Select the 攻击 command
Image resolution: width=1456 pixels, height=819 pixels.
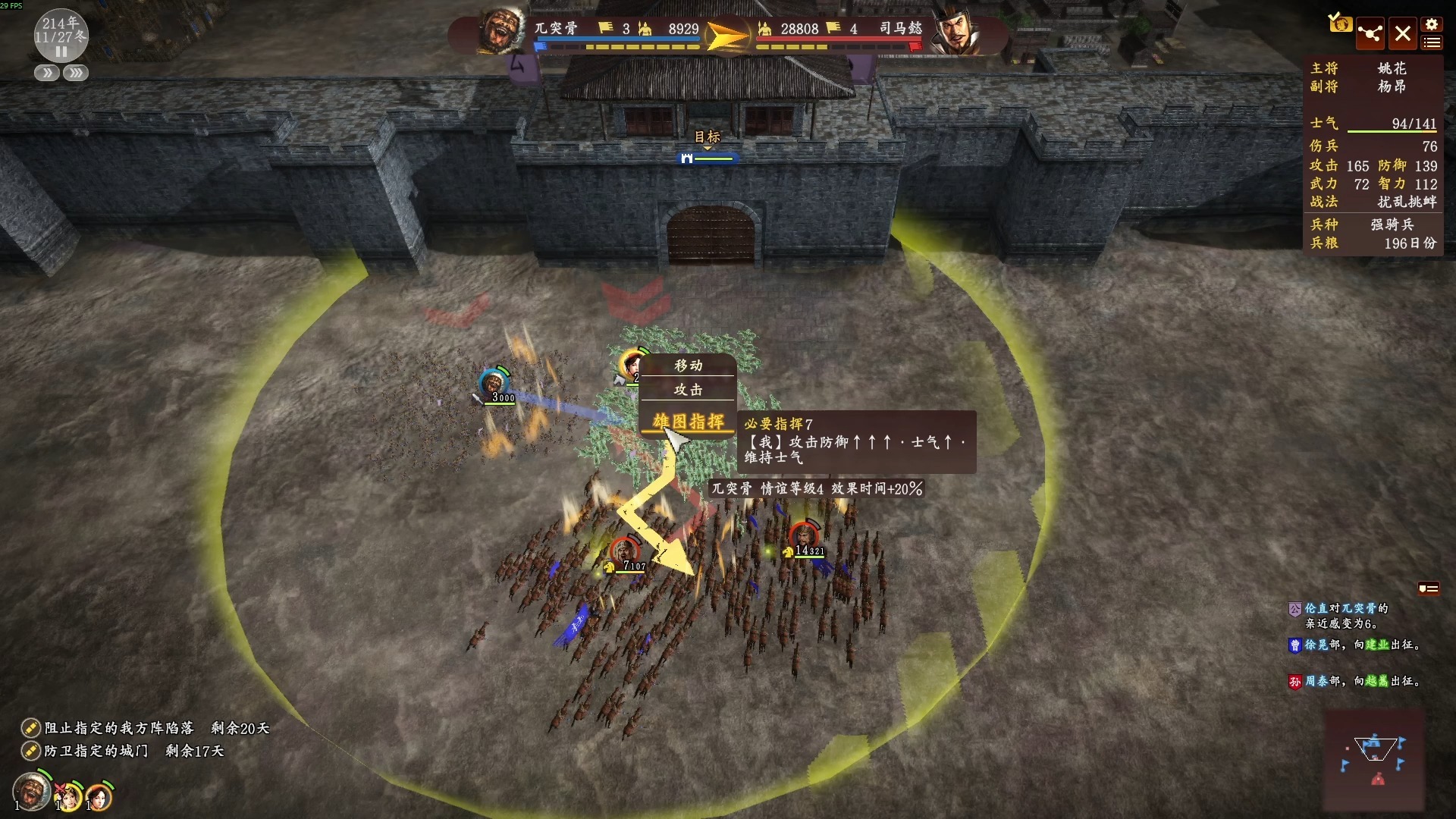click(x=688, y=390)
